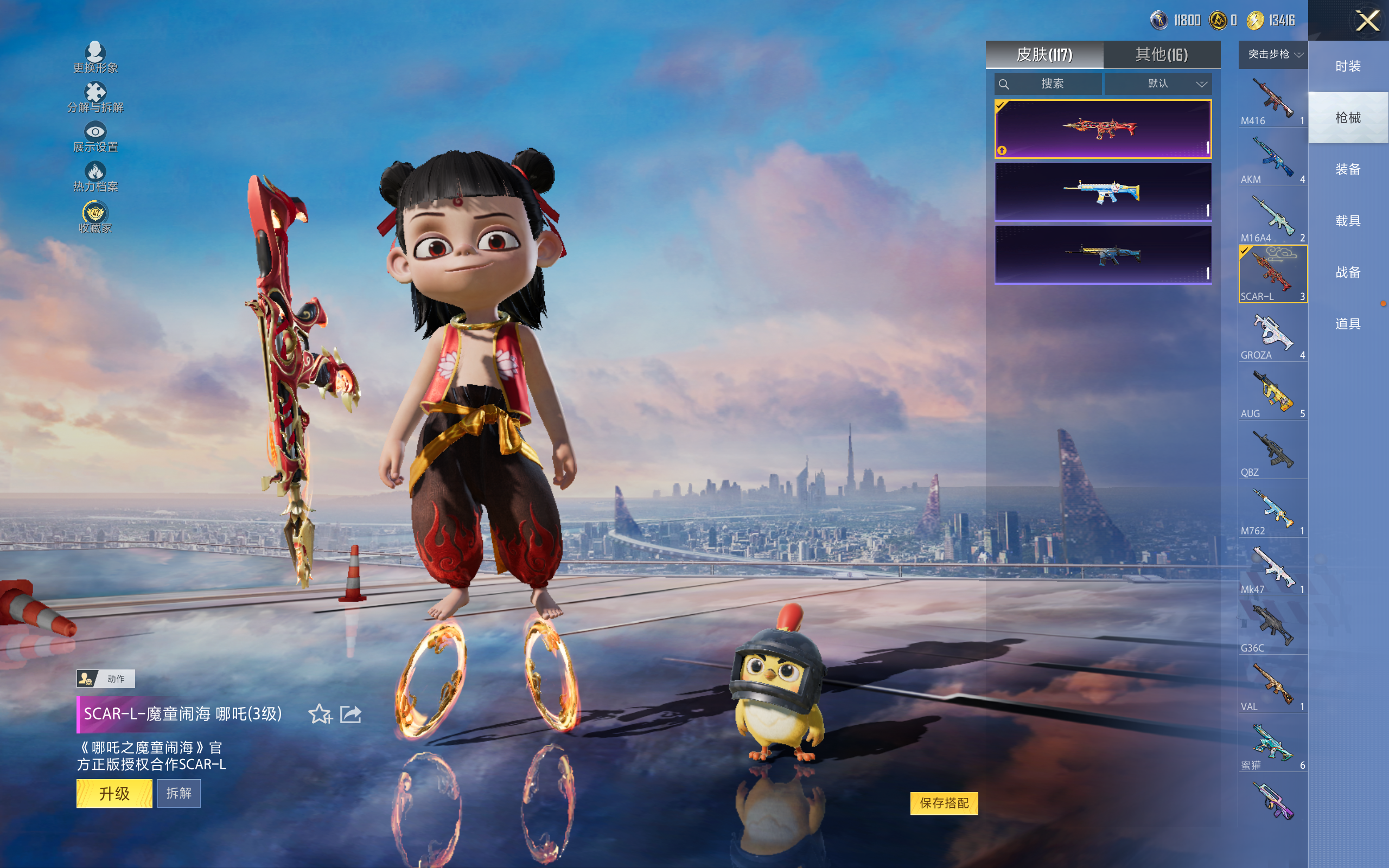
Task: Save the loadout with 保存搭配
Action: click(944, 803)
